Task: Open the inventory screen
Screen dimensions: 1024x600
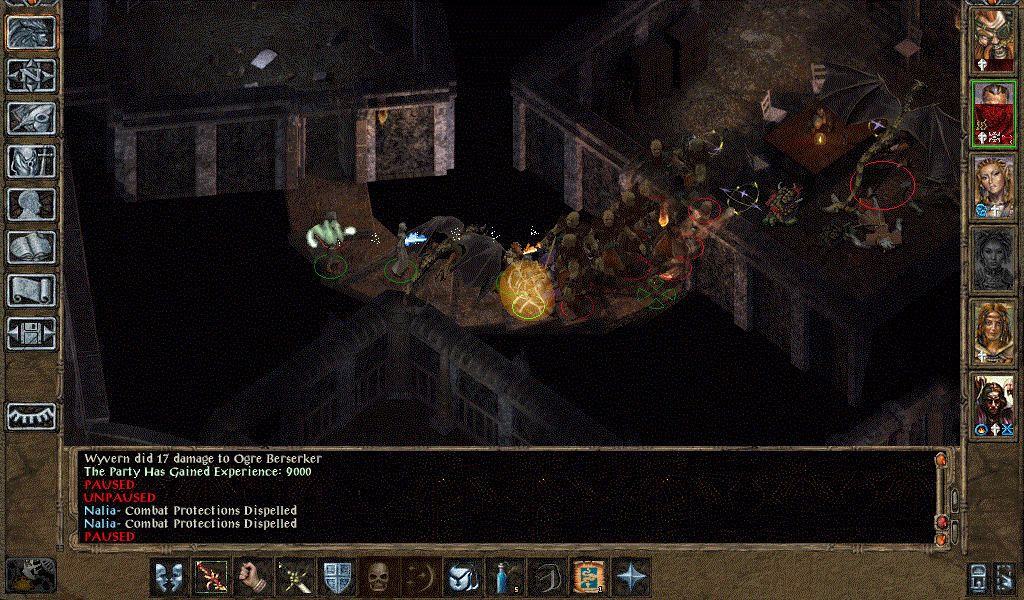Action: 31,161
